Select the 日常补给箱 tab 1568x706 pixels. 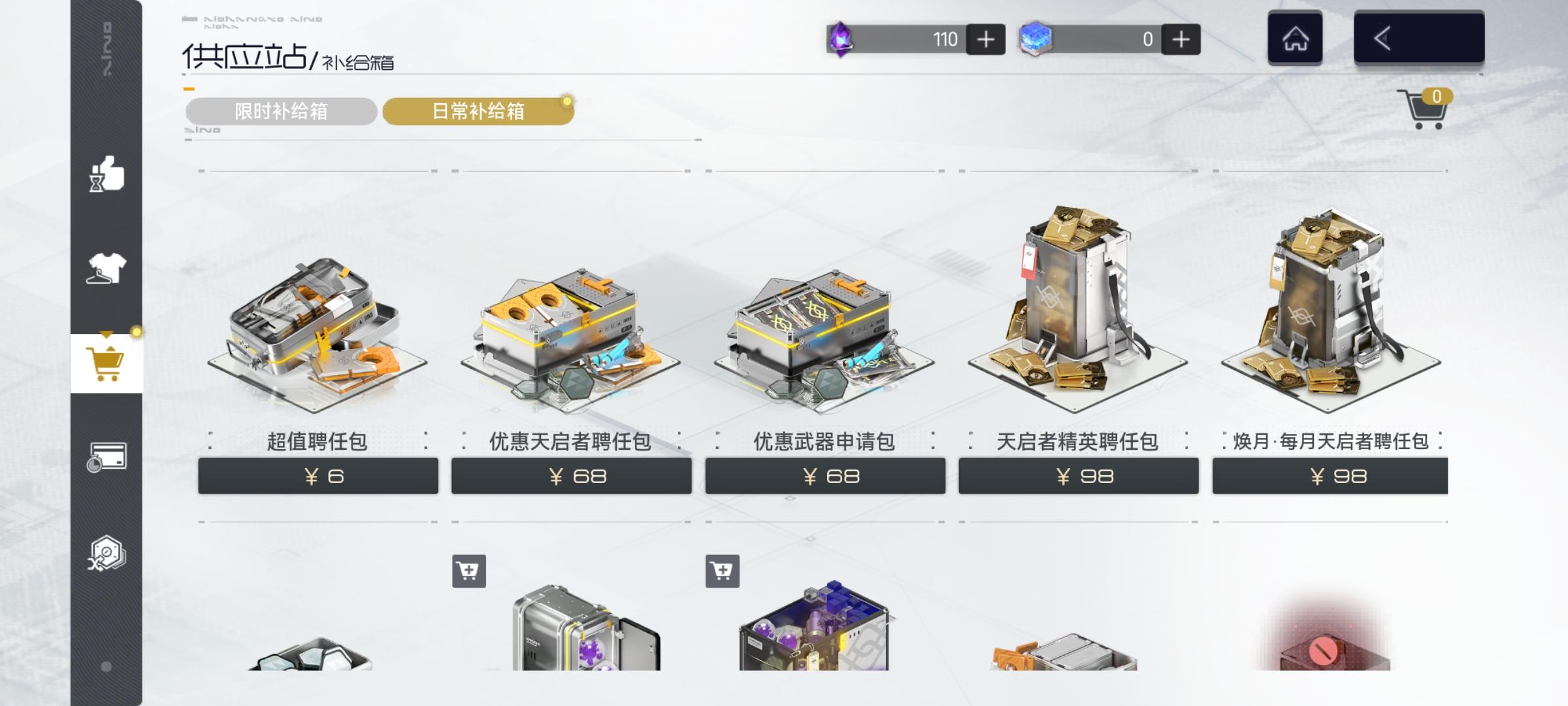[479, 111]
